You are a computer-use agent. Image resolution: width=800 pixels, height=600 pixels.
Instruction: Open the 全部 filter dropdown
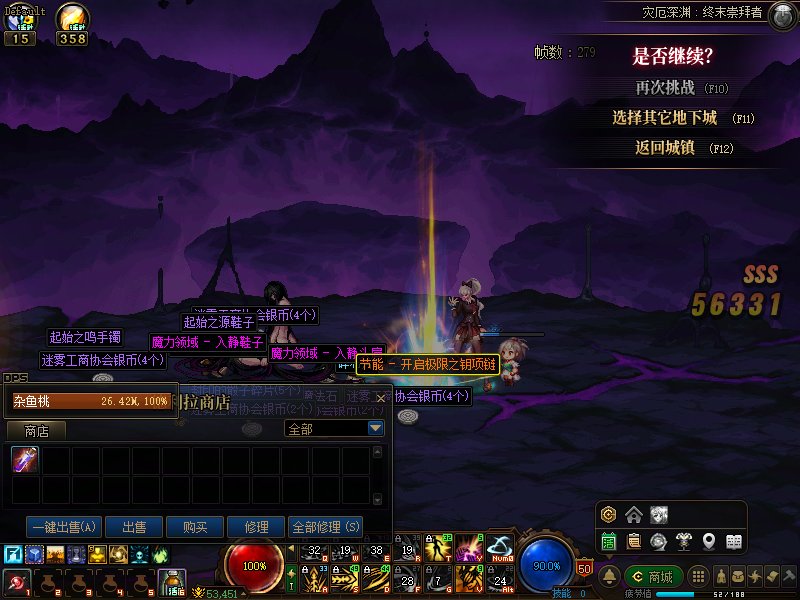(376, 428)
